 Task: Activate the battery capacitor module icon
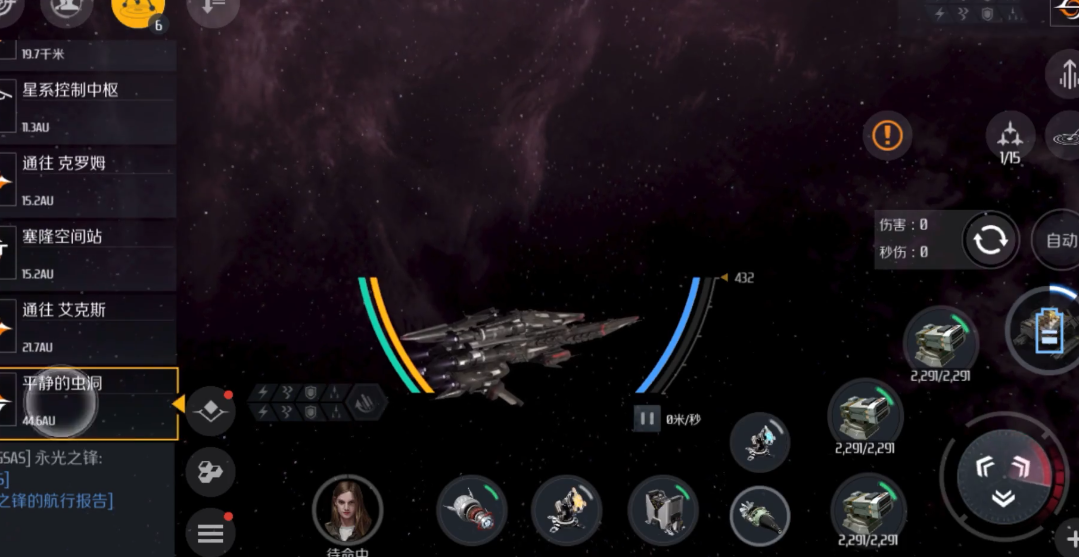click(1045, 332)
